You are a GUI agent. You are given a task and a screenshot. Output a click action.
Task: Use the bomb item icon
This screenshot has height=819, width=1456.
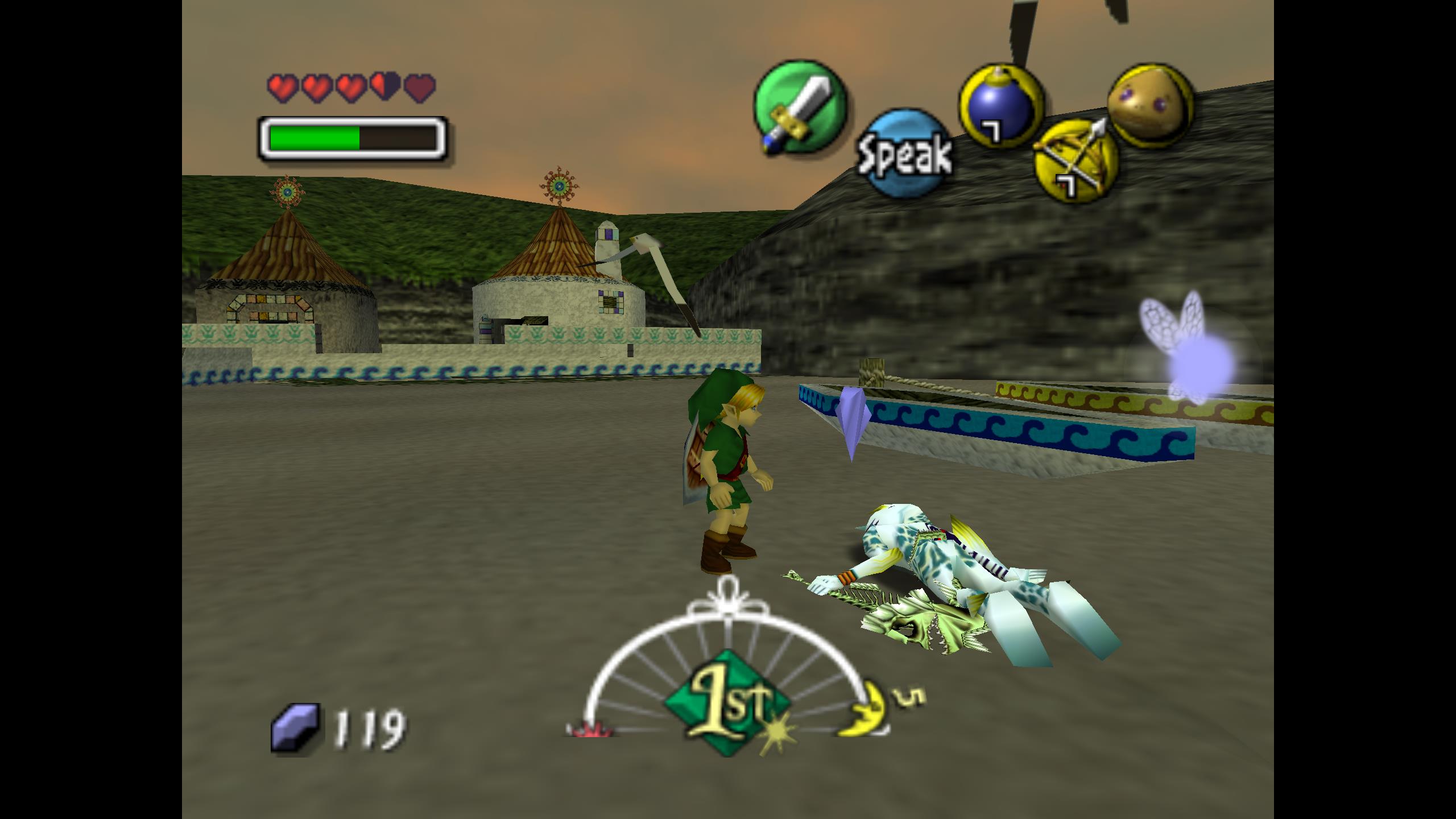click(x=1000, y=106)
